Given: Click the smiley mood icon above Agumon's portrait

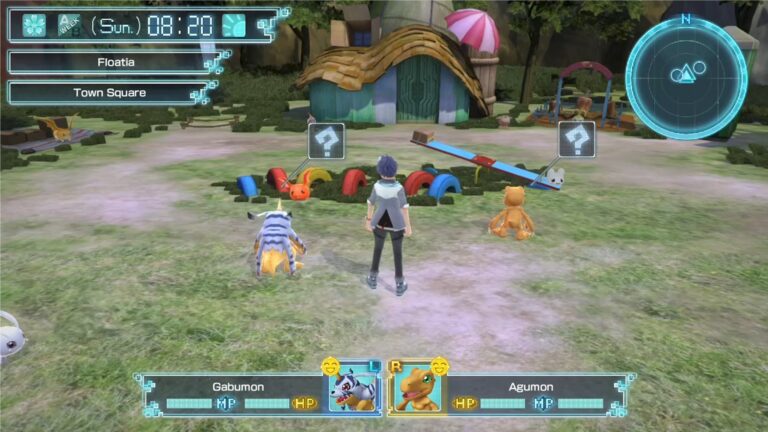Looking at the screenshot, I should tap(438, 367).
